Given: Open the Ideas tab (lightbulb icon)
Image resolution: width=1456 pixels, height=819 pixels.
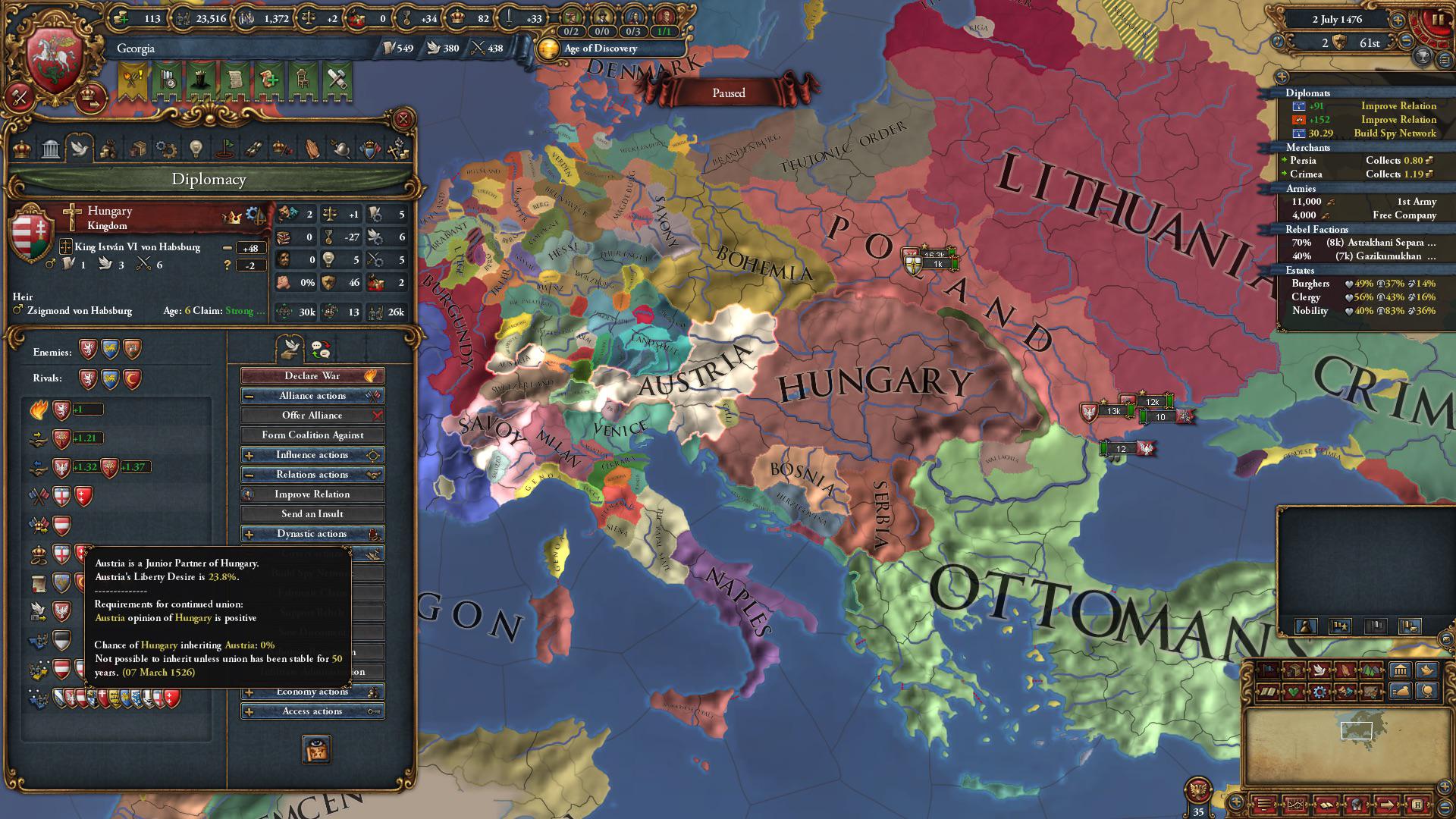Looking at the screenshot, I should point(196,149).
